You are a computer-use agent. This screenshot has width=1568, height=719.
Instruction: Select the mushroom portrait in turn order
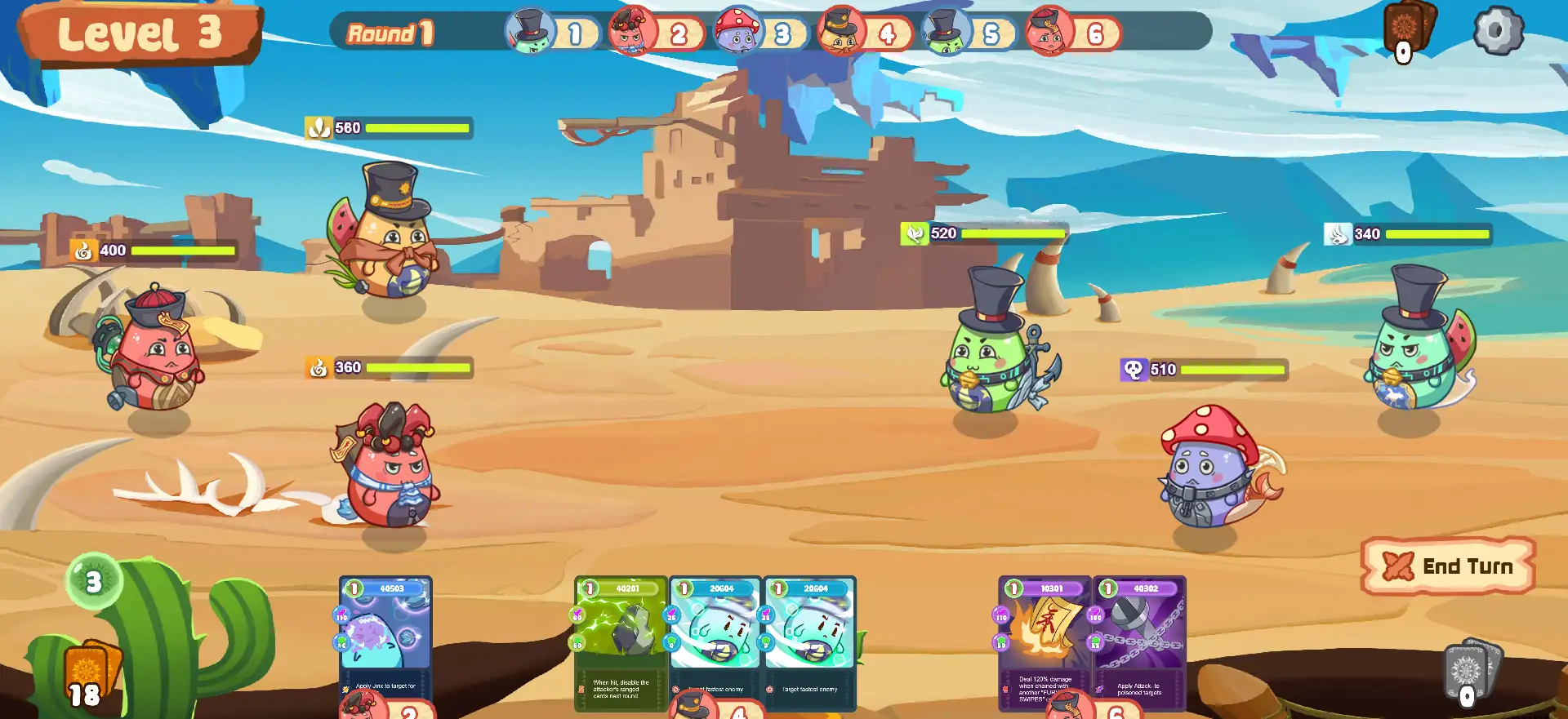click(x=737, y=31)
